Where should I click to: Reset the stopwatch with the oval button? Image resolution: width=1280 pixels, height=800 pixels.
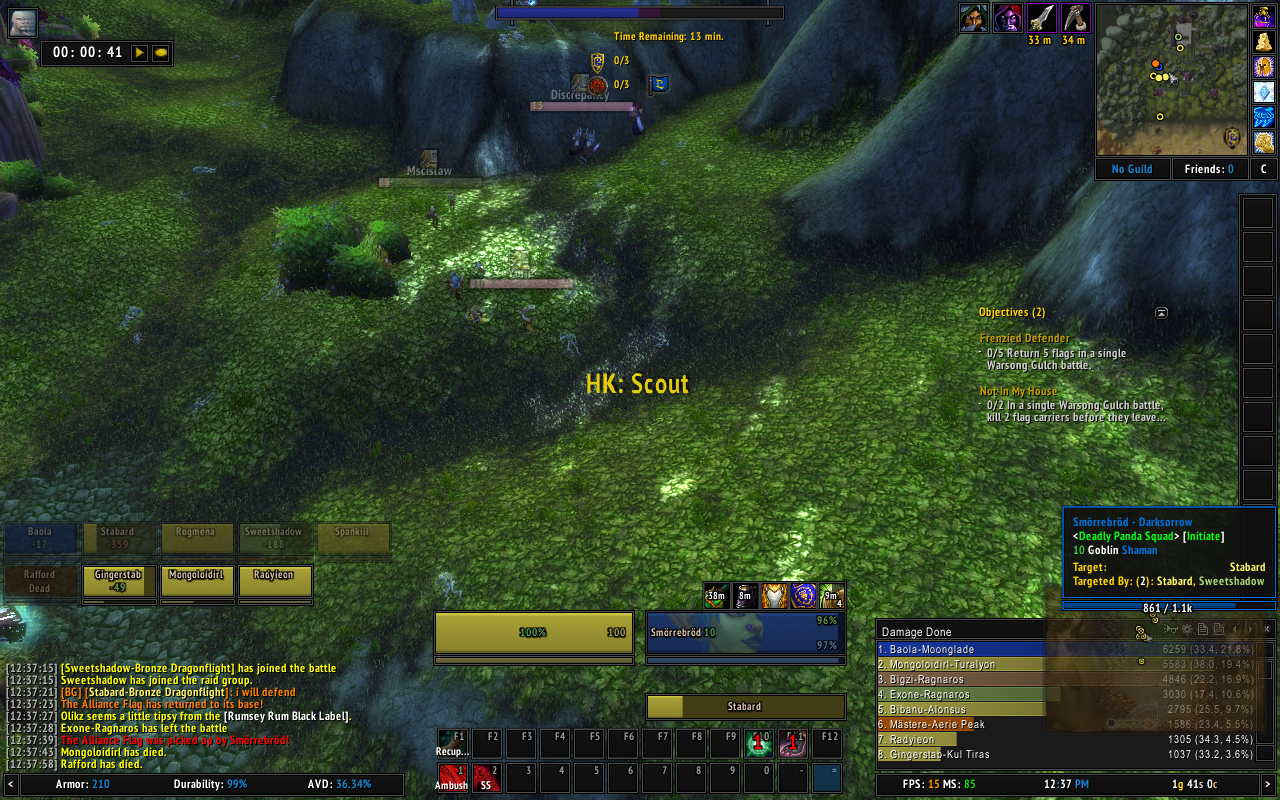159,52
